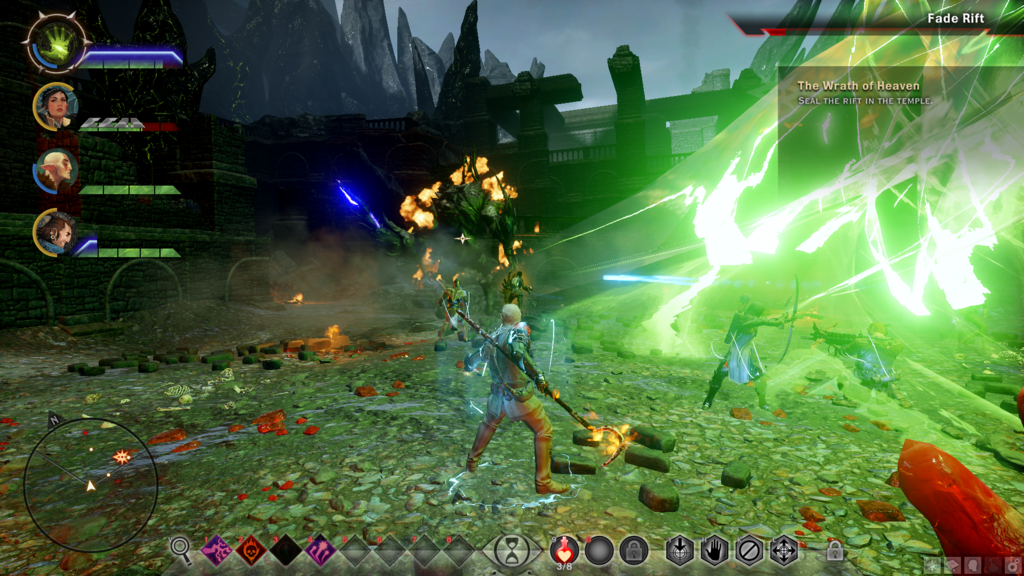1024x576 pixels.
Task: Order party to hold with hand icon
Action: coord(714,550)
